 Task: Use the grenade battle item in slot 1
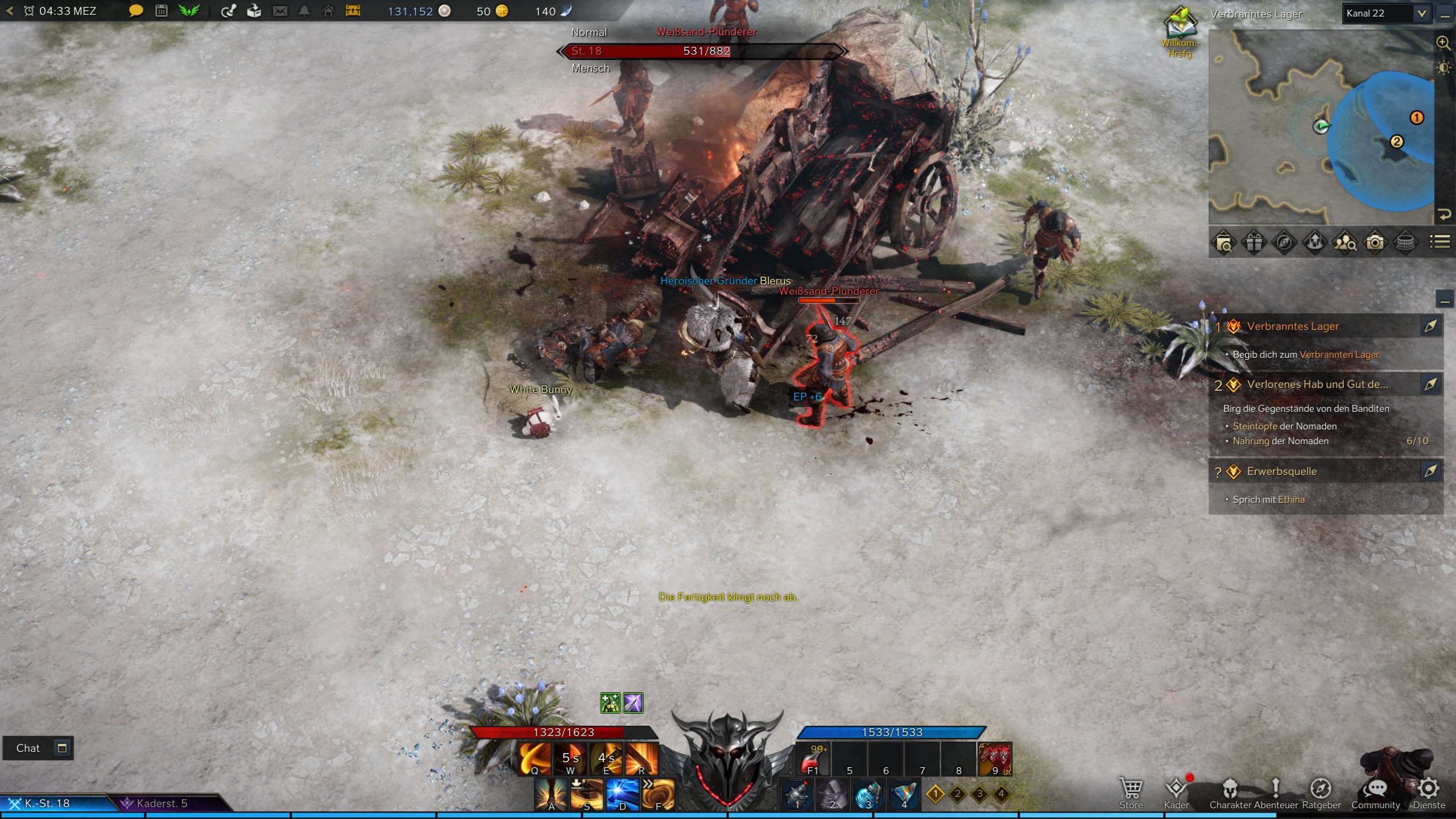click(797, 795)
